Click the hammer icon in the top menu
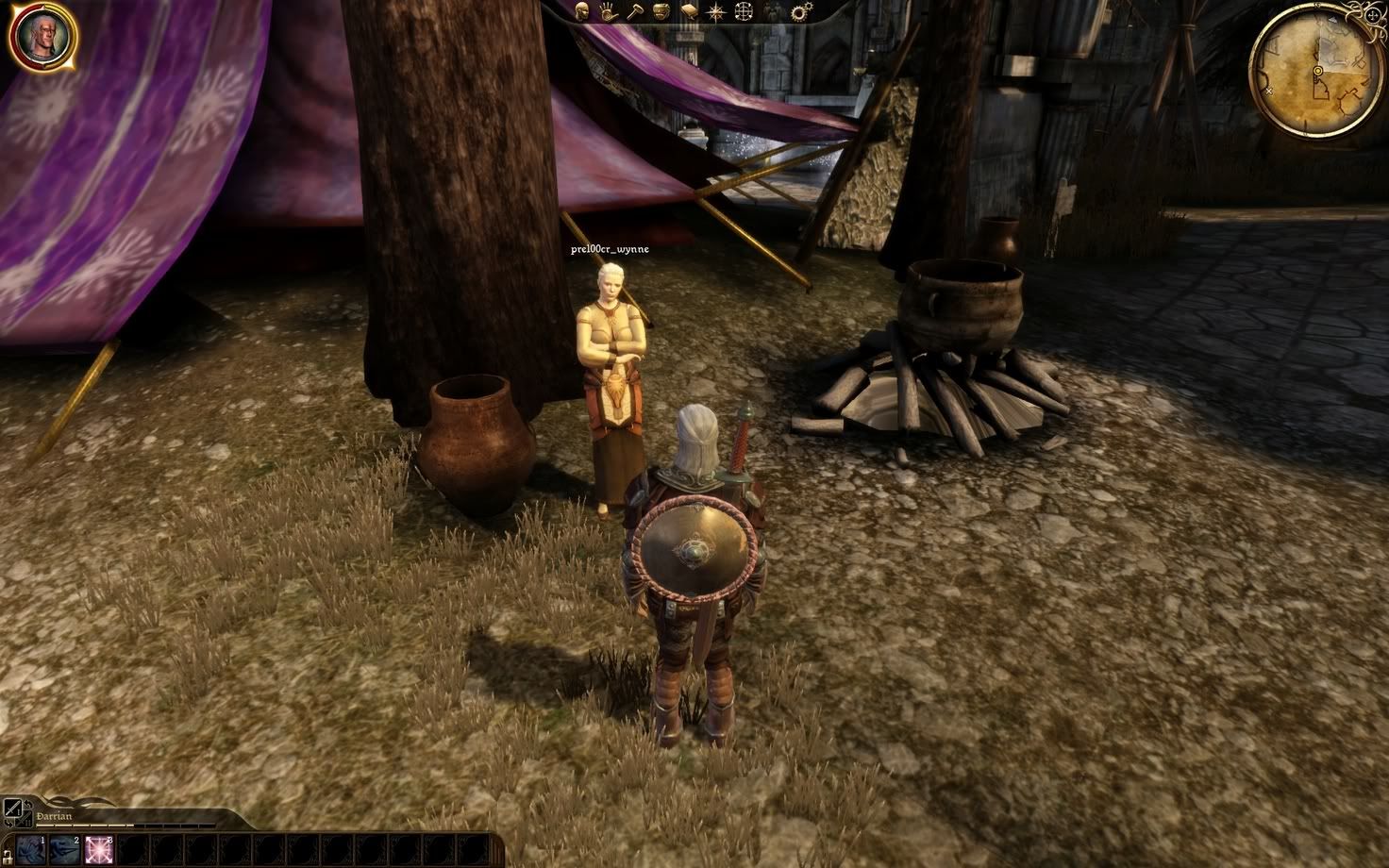1389x868 pixels. pyautogui.click(x=634, y=12)
